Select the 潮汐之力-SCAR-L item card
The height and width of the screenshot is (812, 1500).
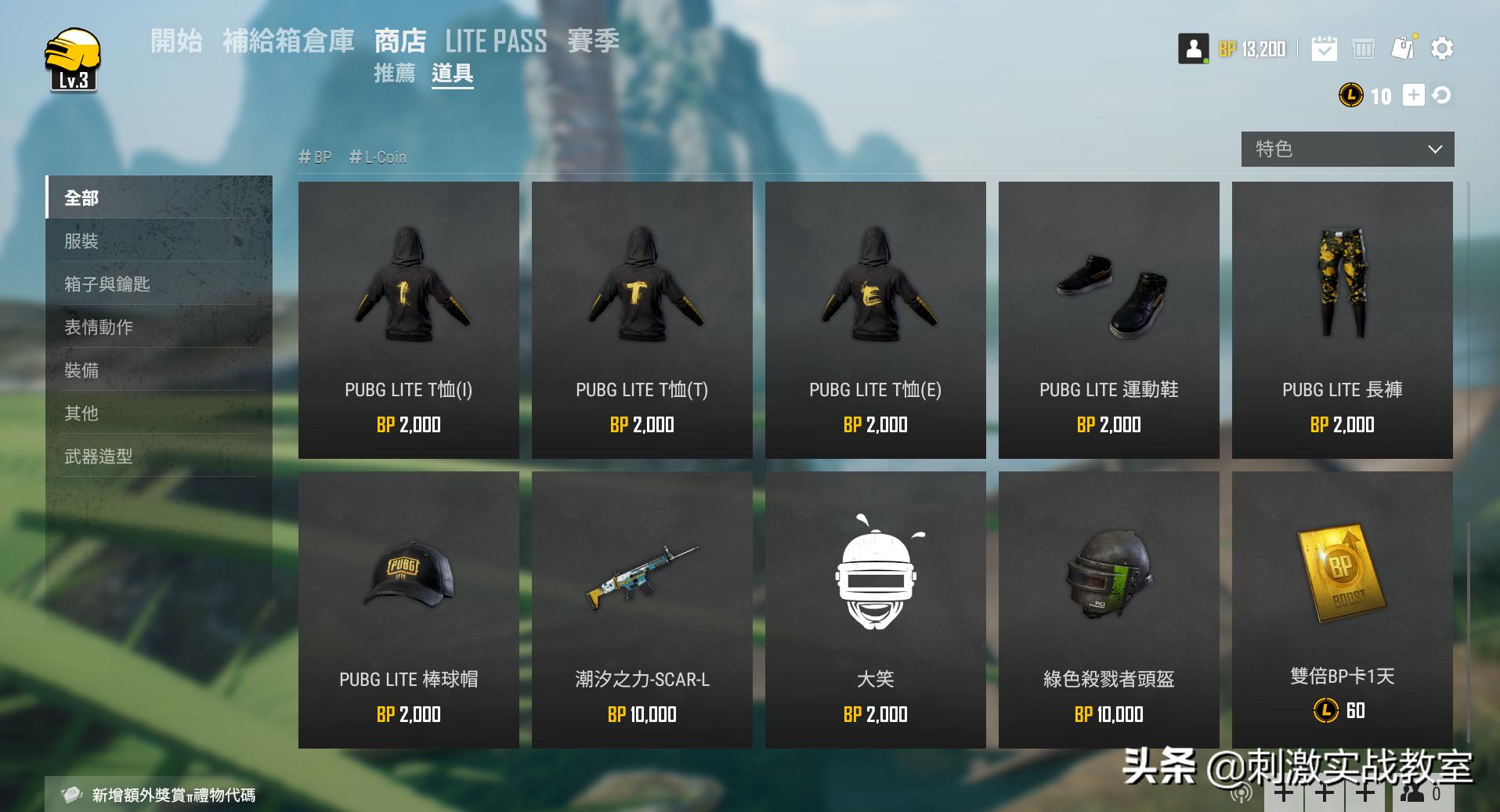[x=642, y=611]
